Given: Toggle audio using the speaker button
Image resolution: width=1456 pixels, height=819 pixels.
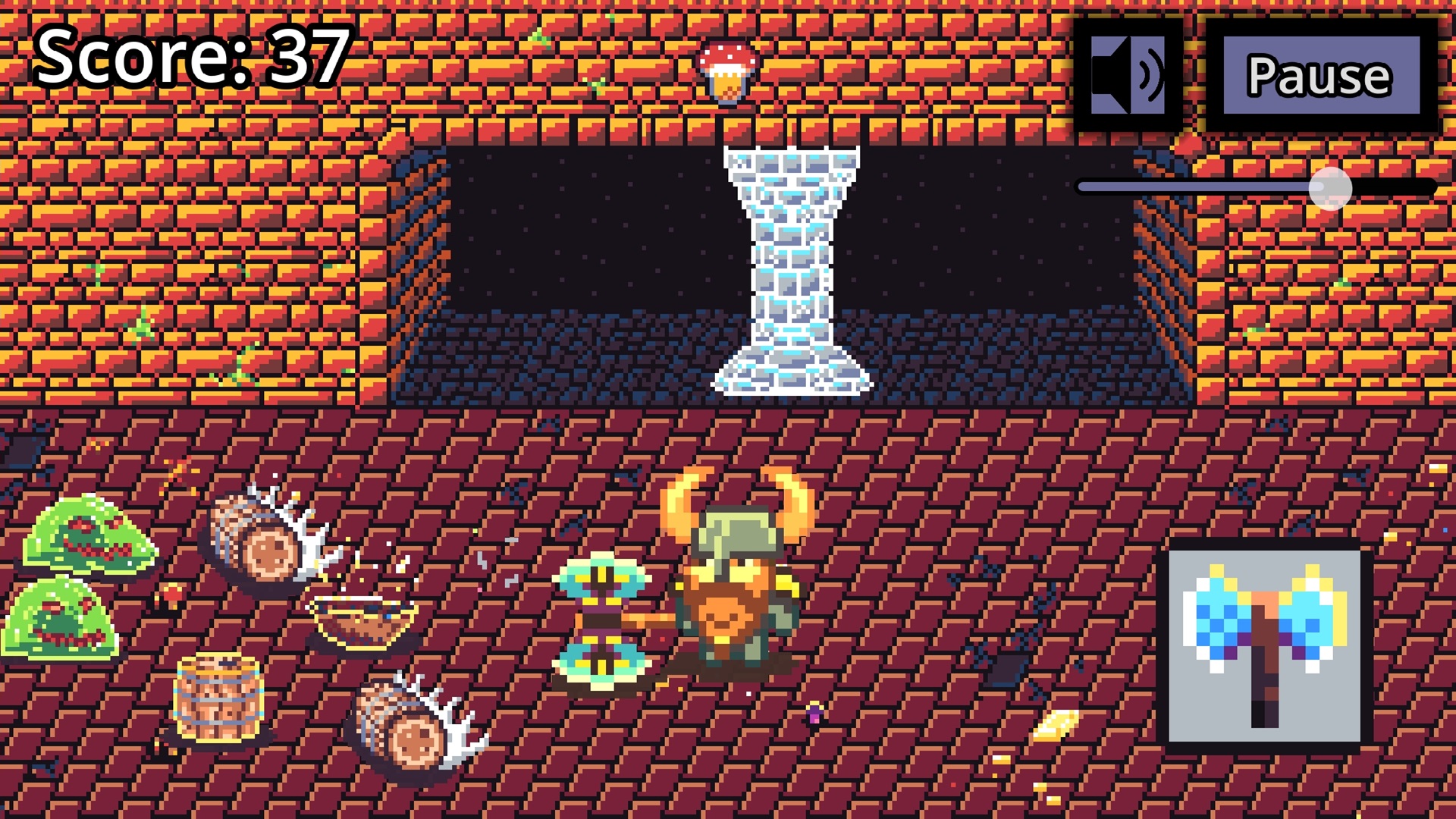Looking at the screenshot, I should [1129, 74].
